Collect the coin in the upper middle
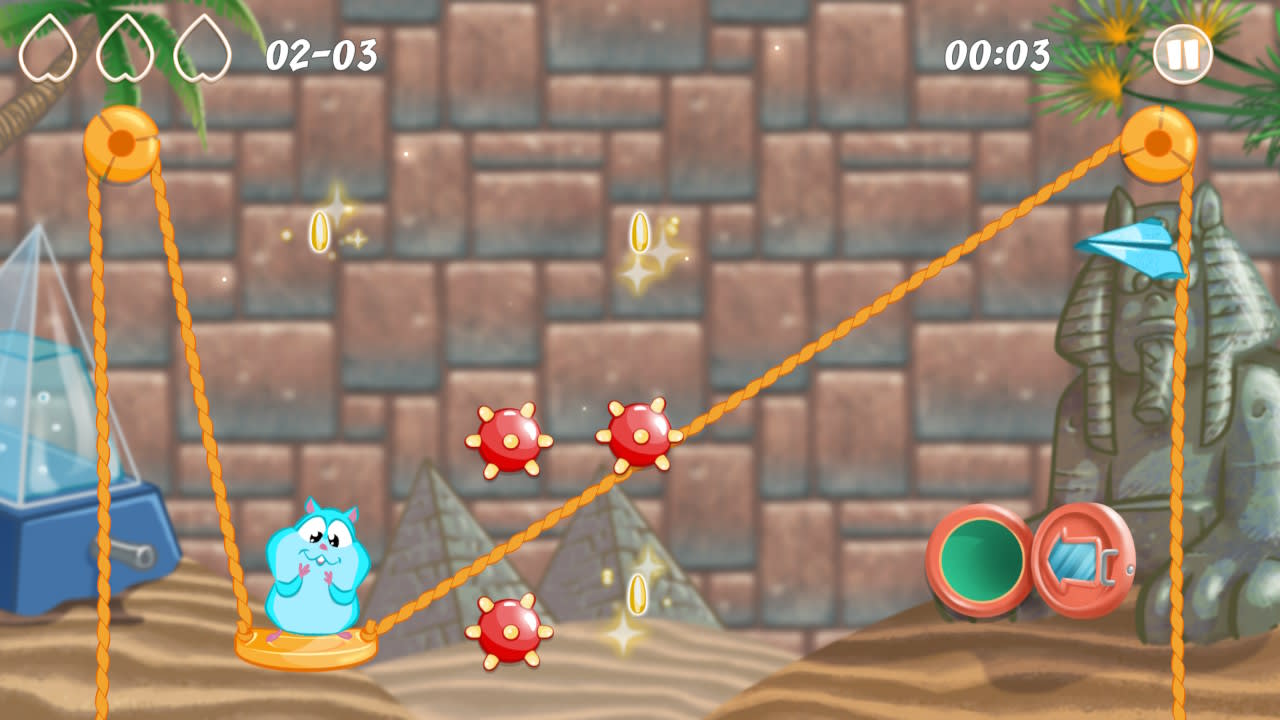 [x=640, y=232]
